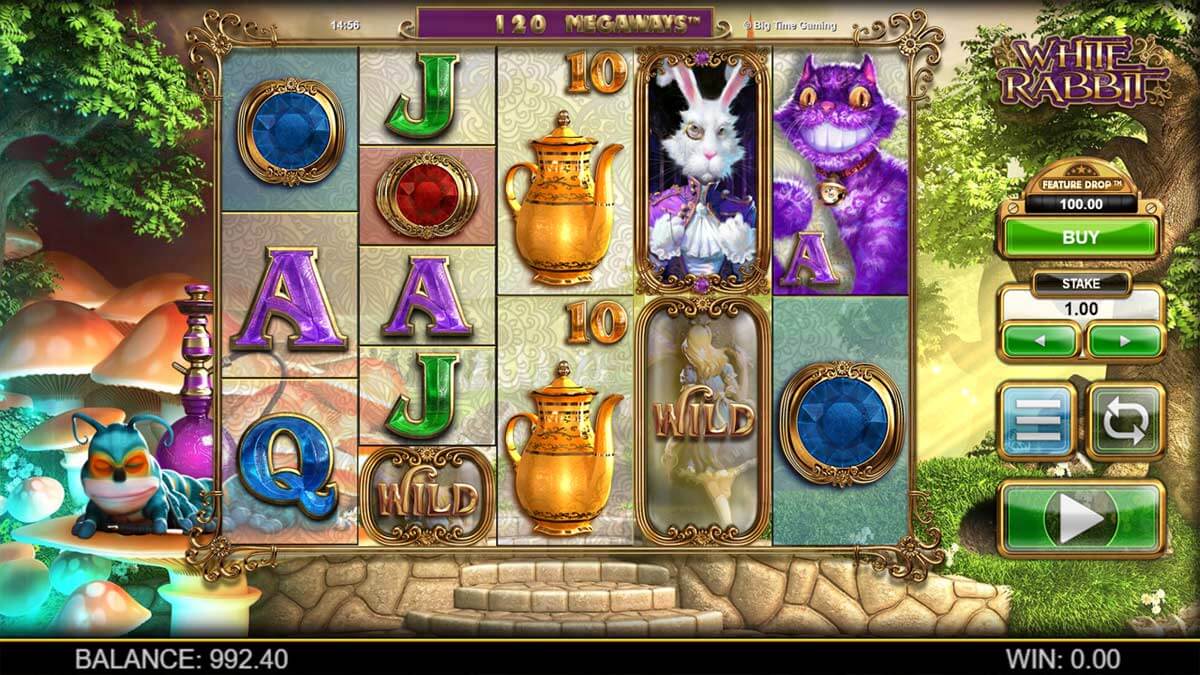1200x675 pixels.
Task: Decrease the stake with left arrow
Action: coord(1040,340)
